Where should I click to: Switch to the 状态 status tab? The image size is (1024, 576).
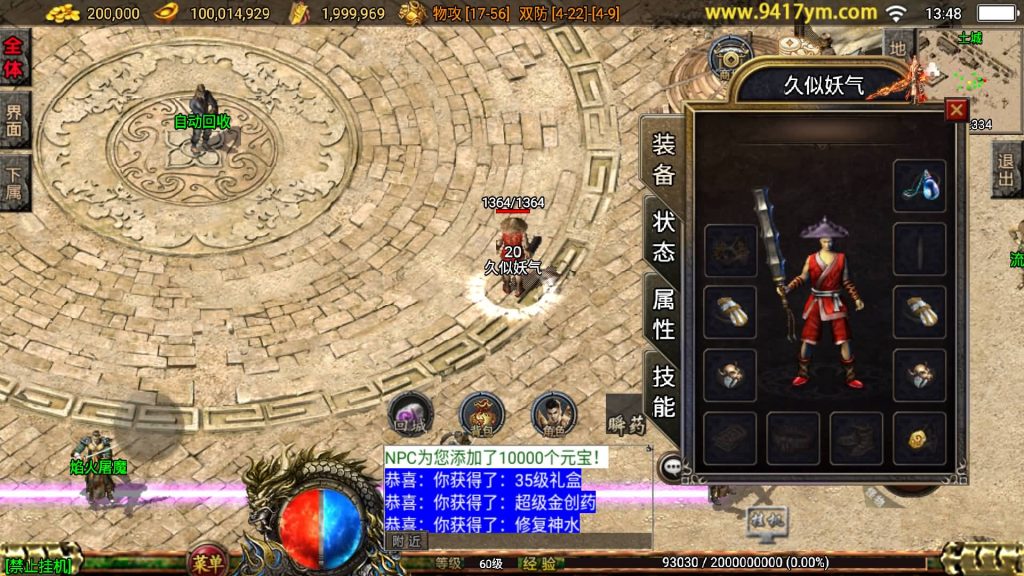[x=664, y=236]
